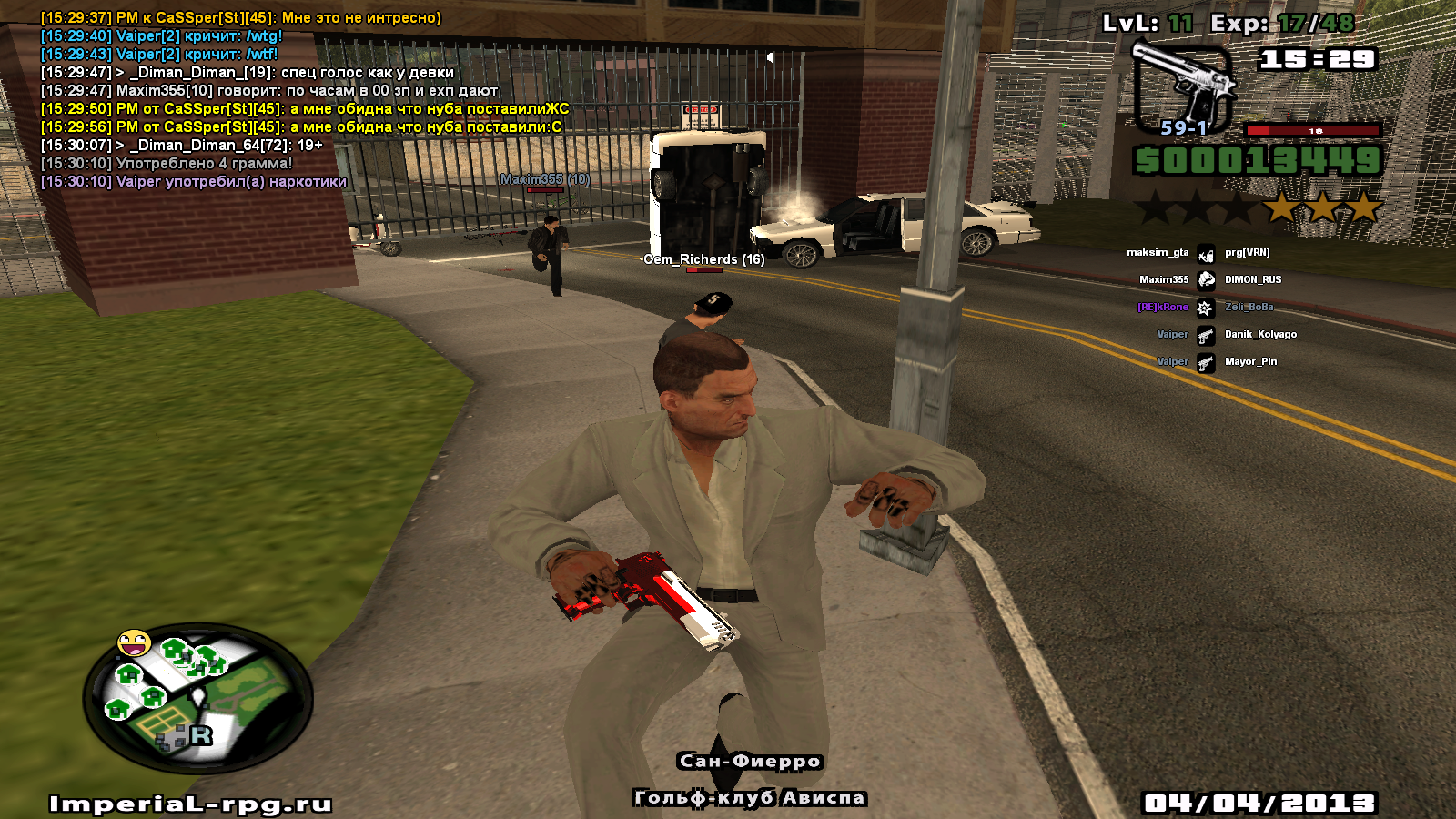Select the yellow smiley face marker on radar
Screen dimensions: 1456x819
134,643
